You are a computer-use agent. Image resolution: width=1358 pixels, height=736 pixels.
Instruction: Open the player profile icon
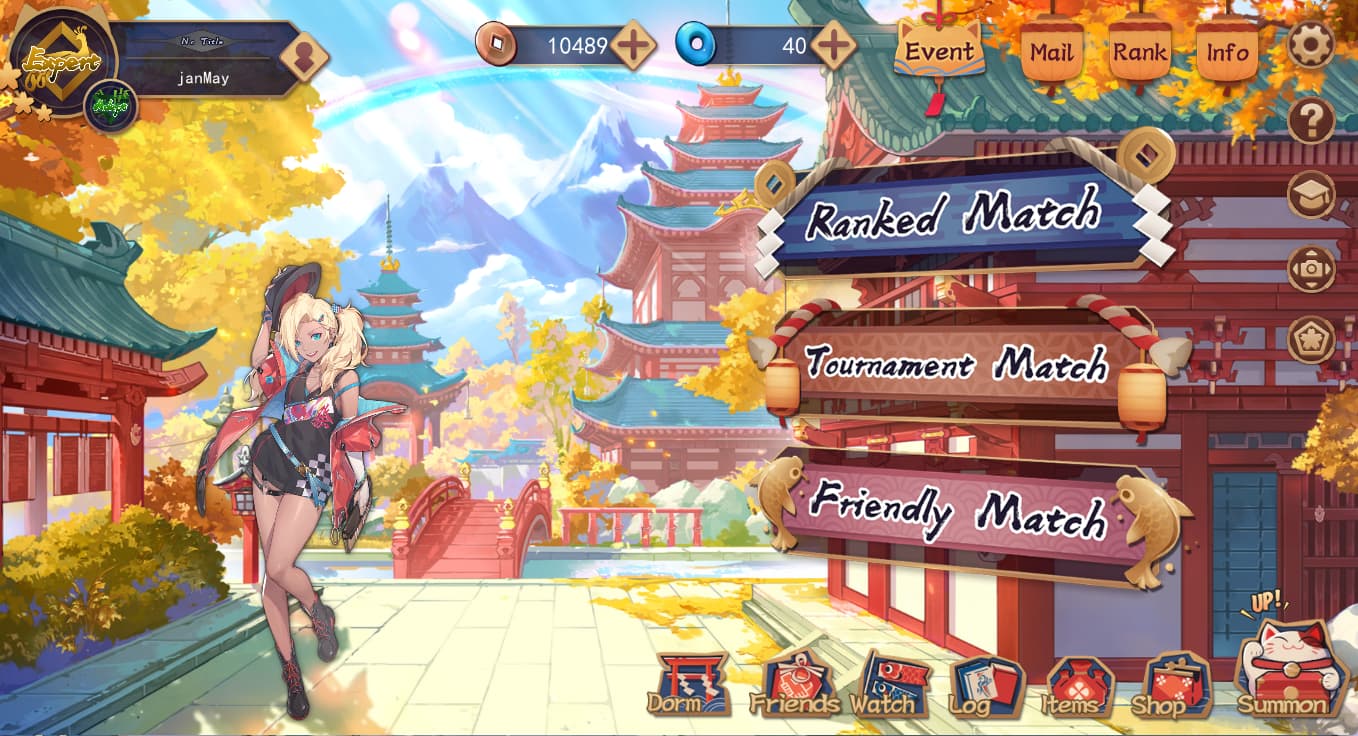click(x=304, y=57)
